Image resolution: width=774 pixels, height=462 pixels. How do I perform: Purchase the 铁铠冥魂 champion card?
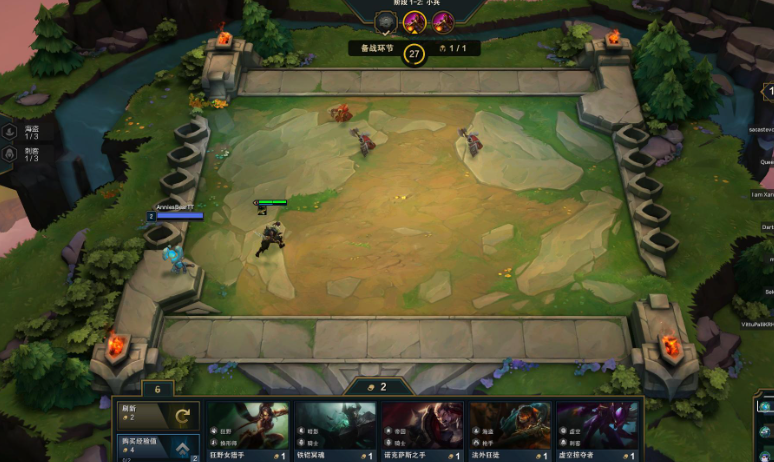[335, 431]
